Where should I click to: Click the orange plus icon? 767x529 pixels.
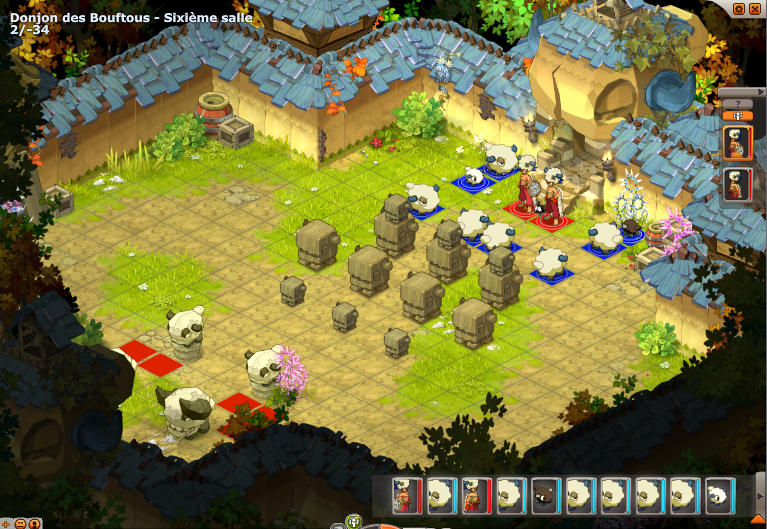(7, 522)
